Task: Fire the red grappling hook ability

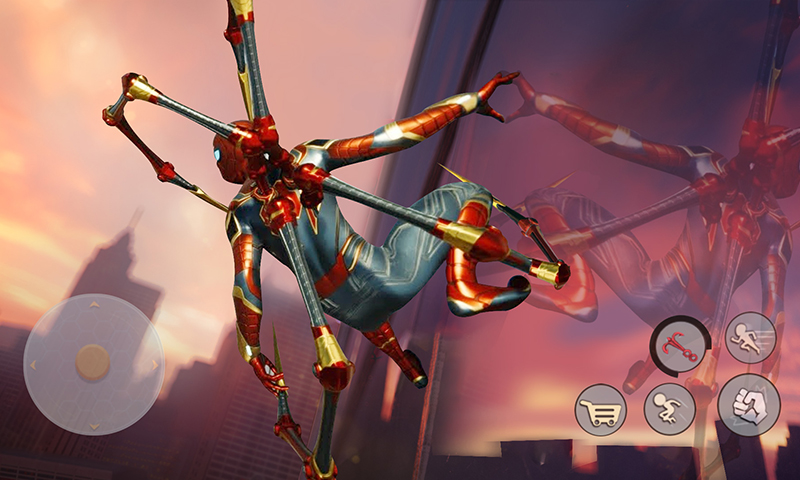Action: click(x=680, y=347)
